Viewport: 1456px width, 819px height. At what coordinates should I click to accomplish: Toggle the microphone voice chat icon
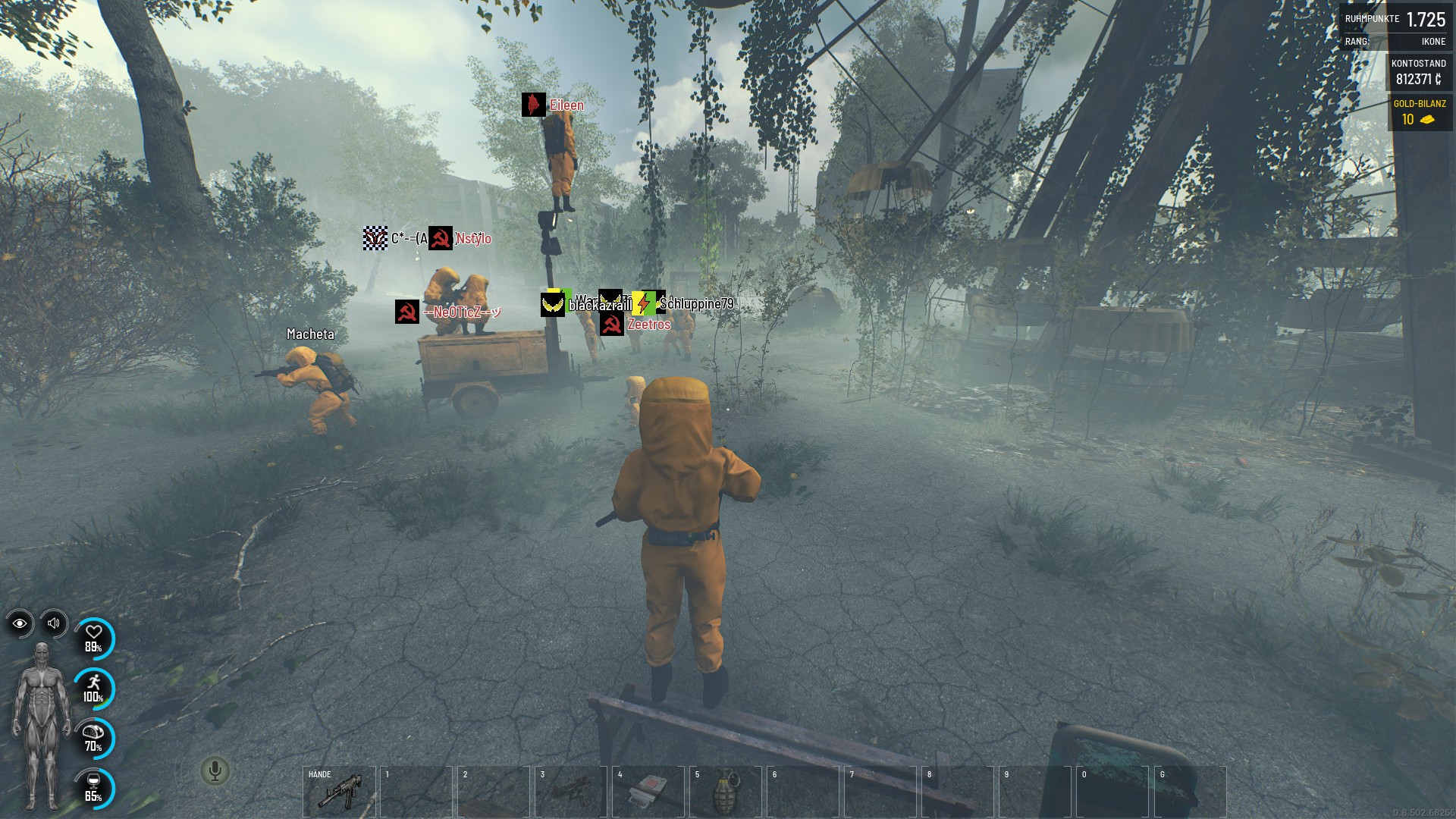215,771
